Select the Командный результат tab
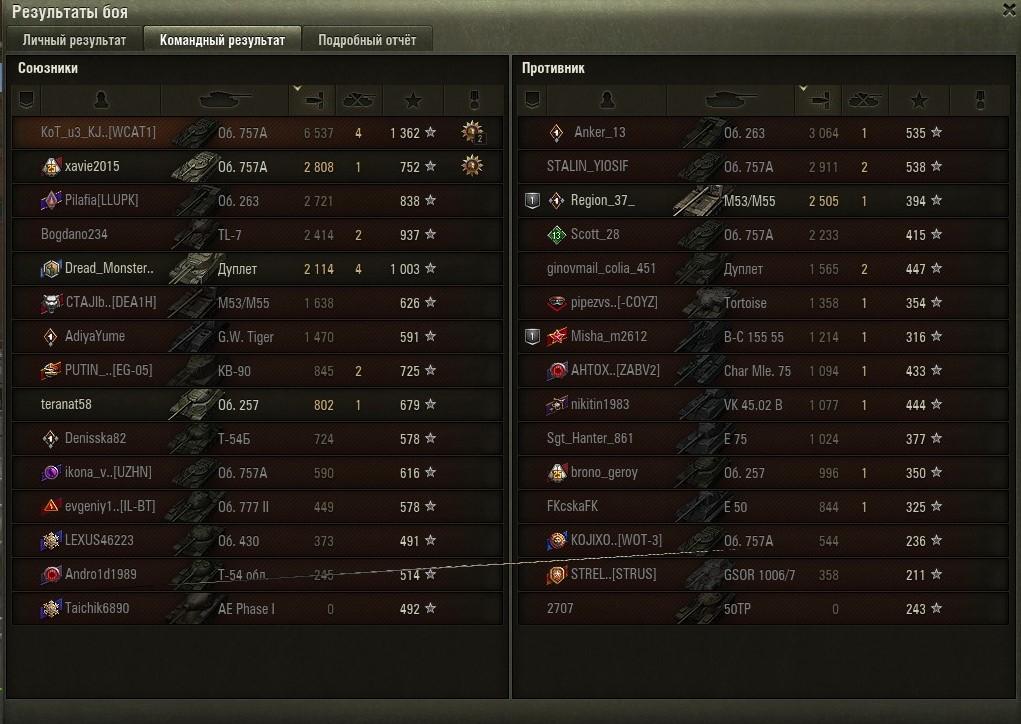This screenshot has width=1021, height=724. 222,41
